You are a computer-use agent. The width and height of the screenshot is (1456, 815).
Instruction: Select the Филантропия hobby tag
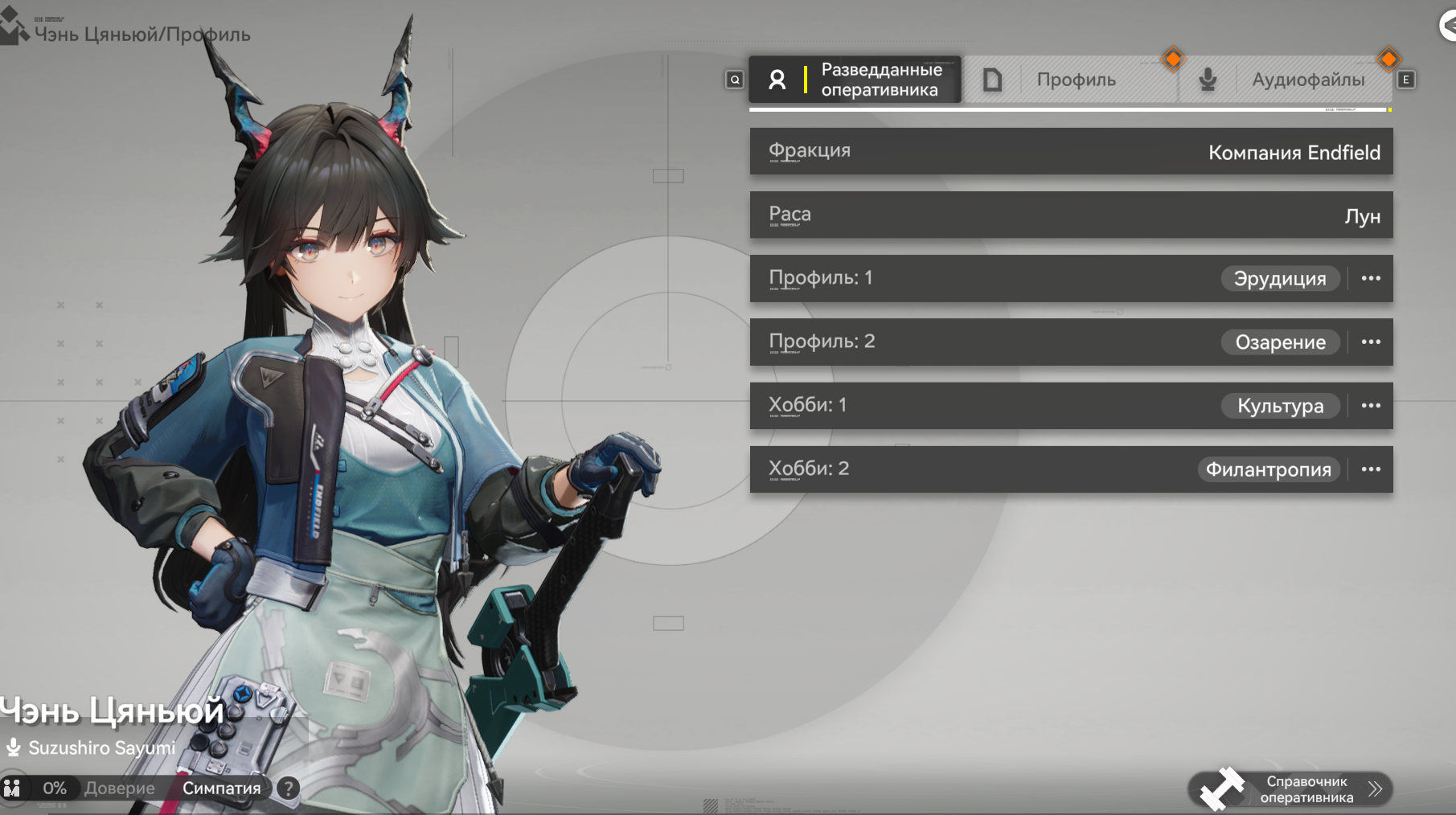1268,469
